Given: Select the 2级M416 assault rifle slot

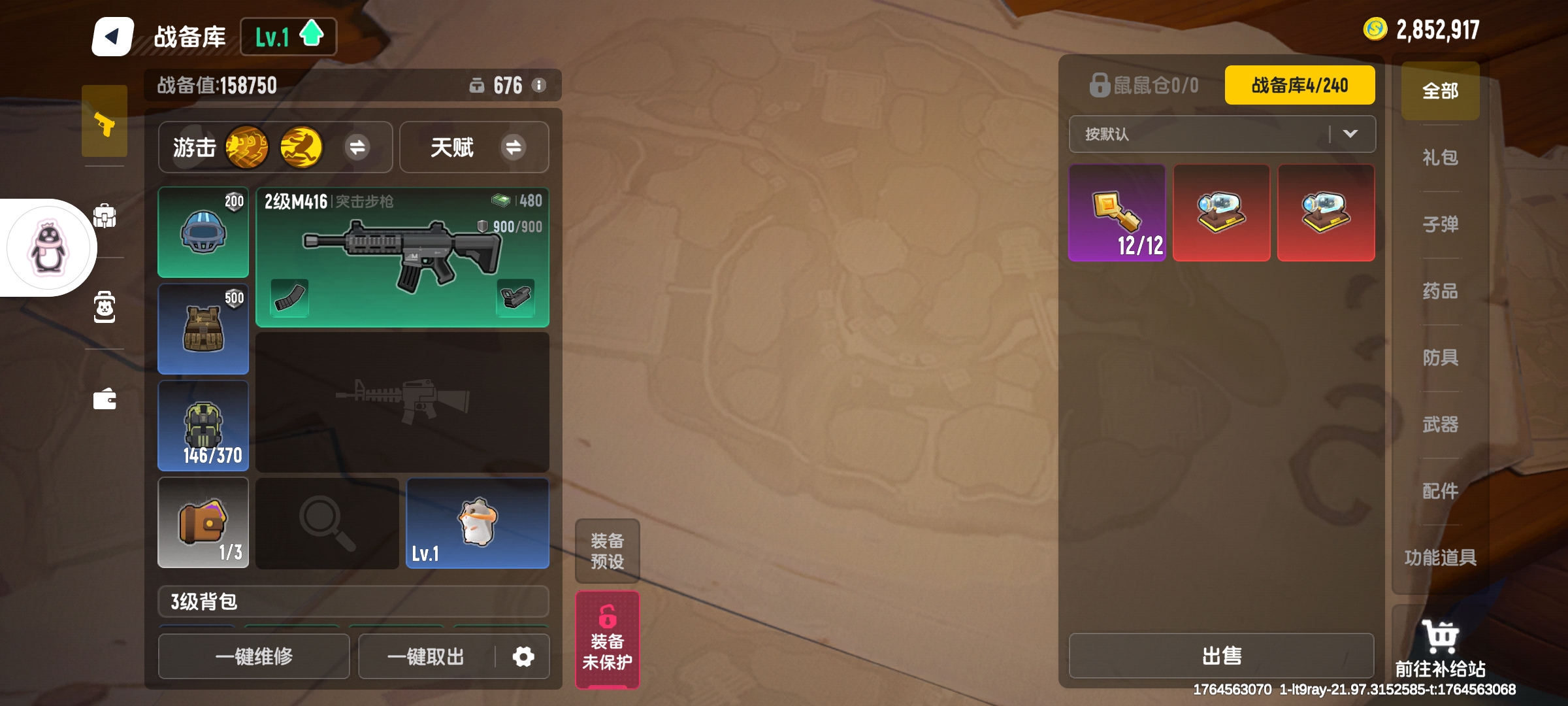Looking at the screenshot, I should click(x=402, y=257).
